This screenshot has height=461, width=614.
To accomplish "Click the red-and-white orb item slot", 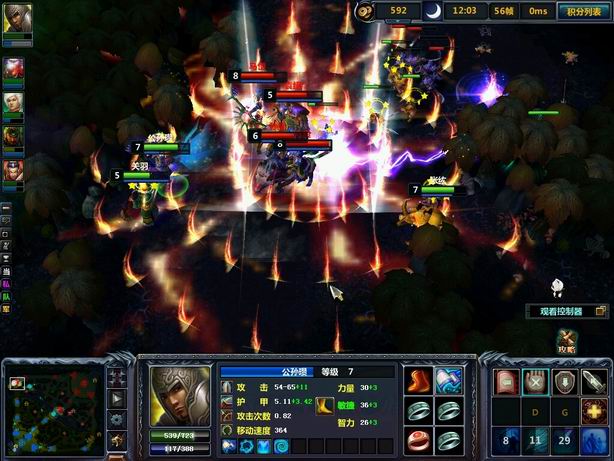I will coord(416,440).
